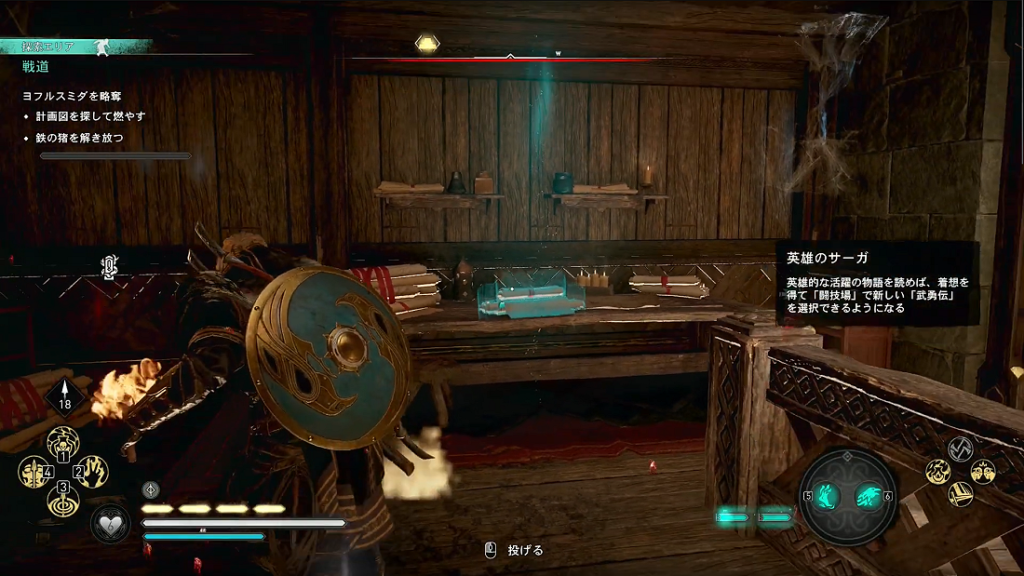Activate the golden flame-and-mask melee ability
This screenshot has width=1024, height=576.
click(938, 471)
